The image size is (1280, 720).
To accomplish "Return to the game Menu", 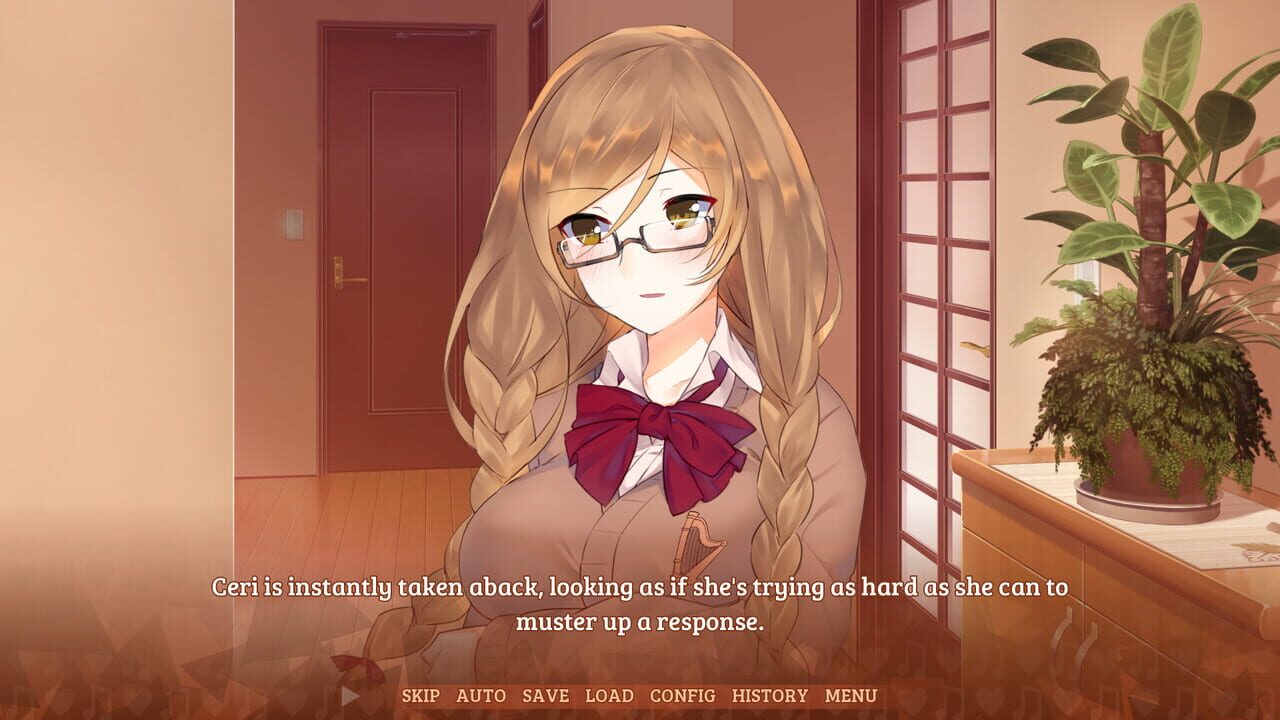I will tap(849, 697).
